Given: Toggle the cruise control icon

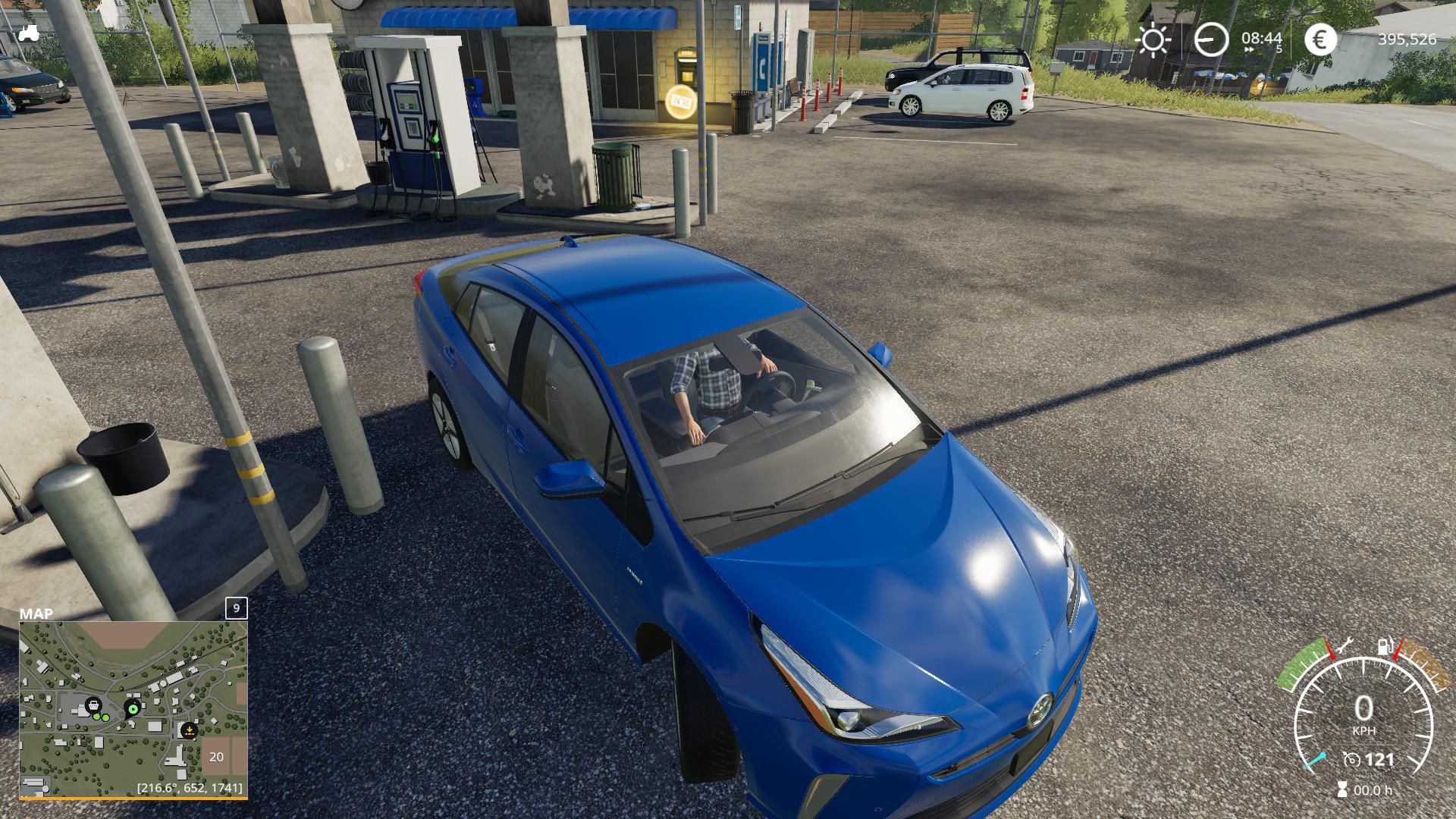Looking at the screenshot, I should click(x=1351, y=759).
